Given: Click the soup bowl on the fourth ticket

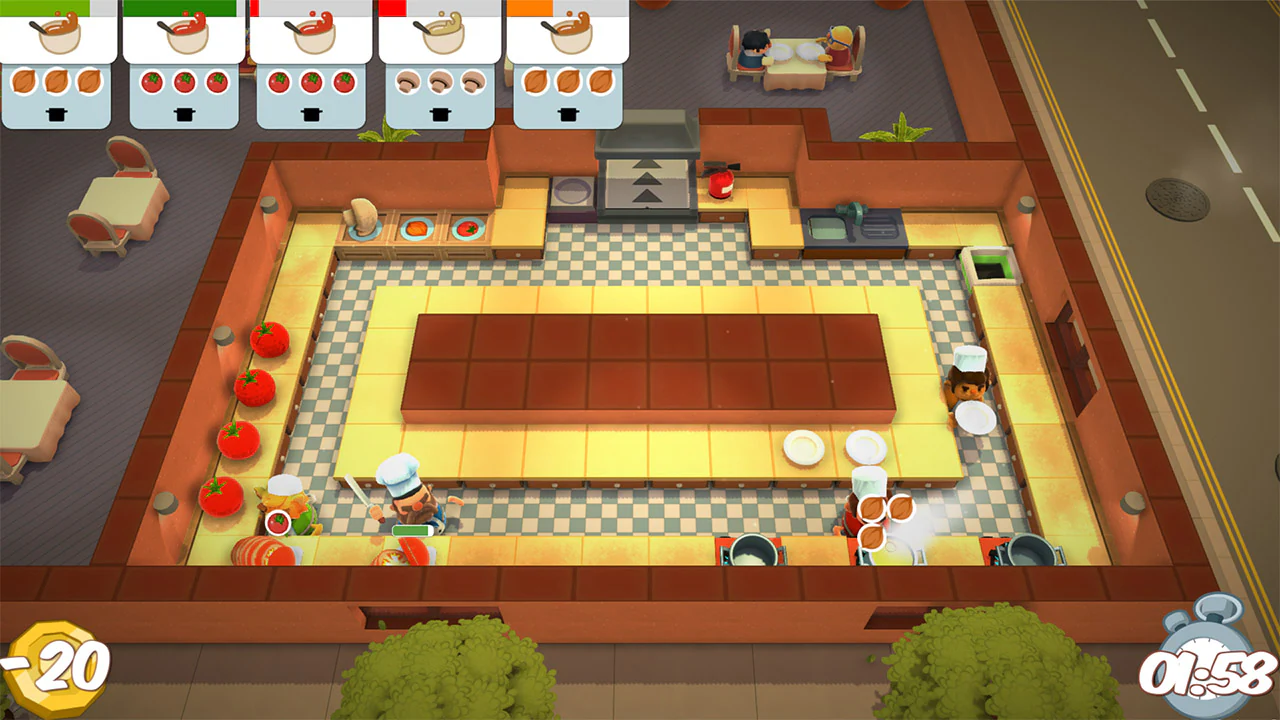Looking at the screenshot, I should (440, 38).
